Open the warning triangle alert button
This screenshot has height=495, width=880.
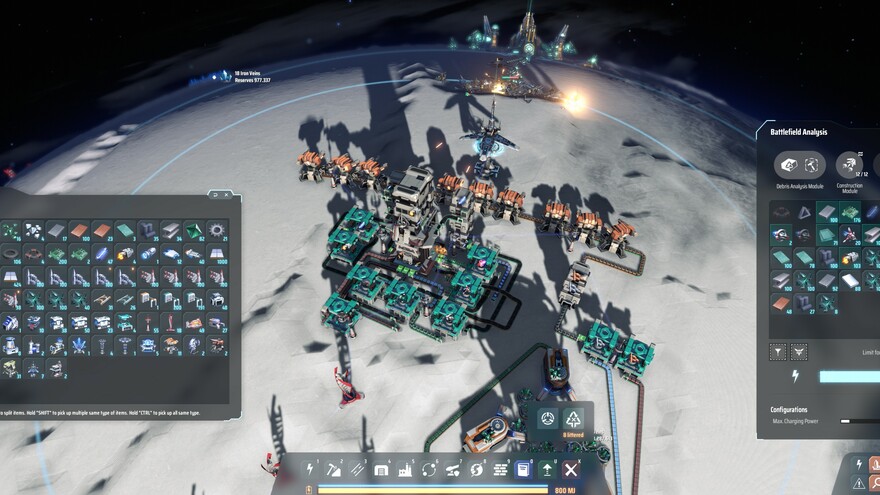(x=859, y=483)
